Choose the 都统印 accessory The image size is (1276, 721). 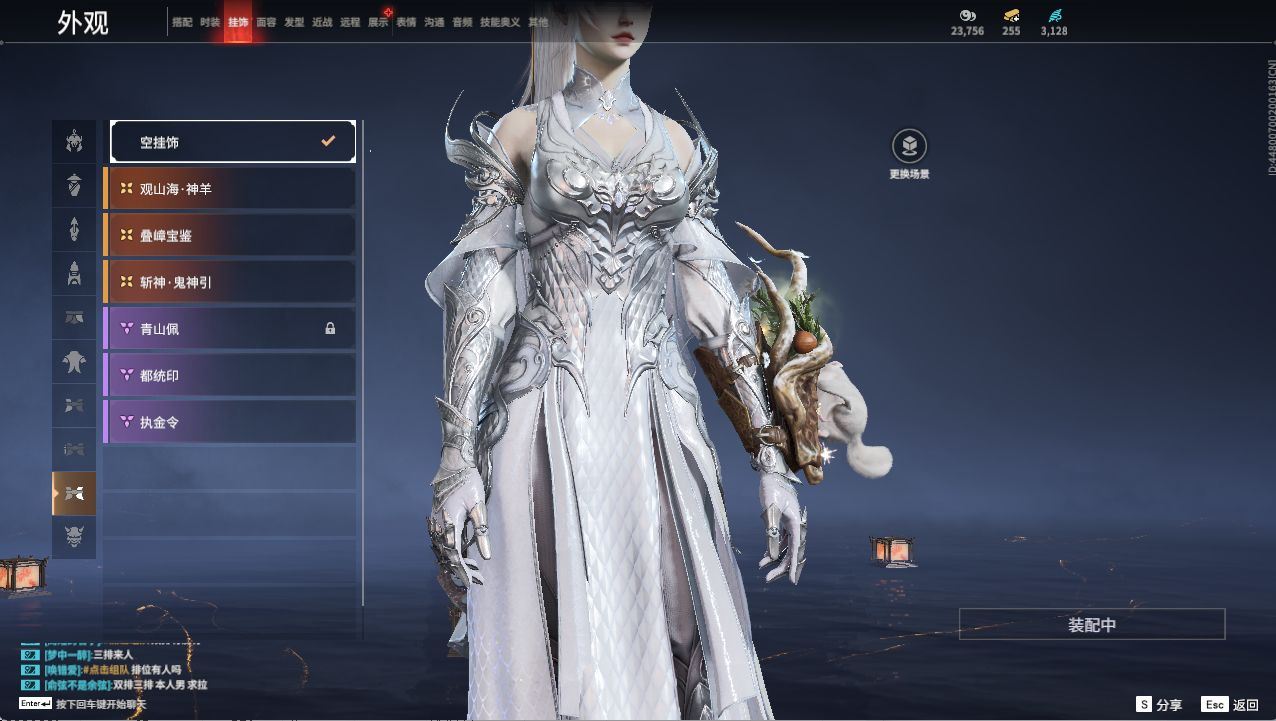coord(230,376)
